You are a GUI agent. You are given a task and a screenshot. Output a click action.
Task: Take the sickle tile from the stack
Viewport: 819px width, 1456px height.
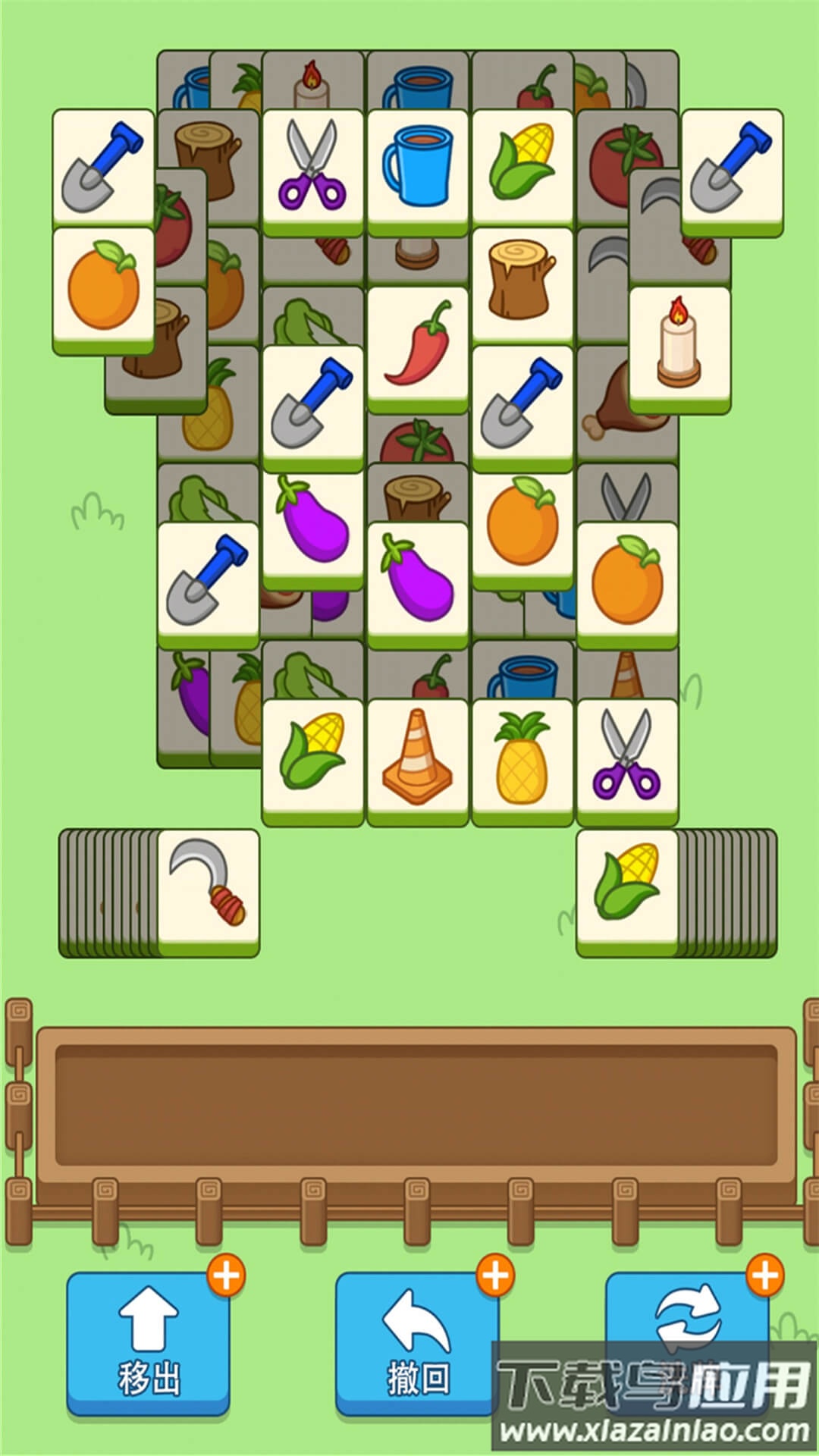point(209,887)
